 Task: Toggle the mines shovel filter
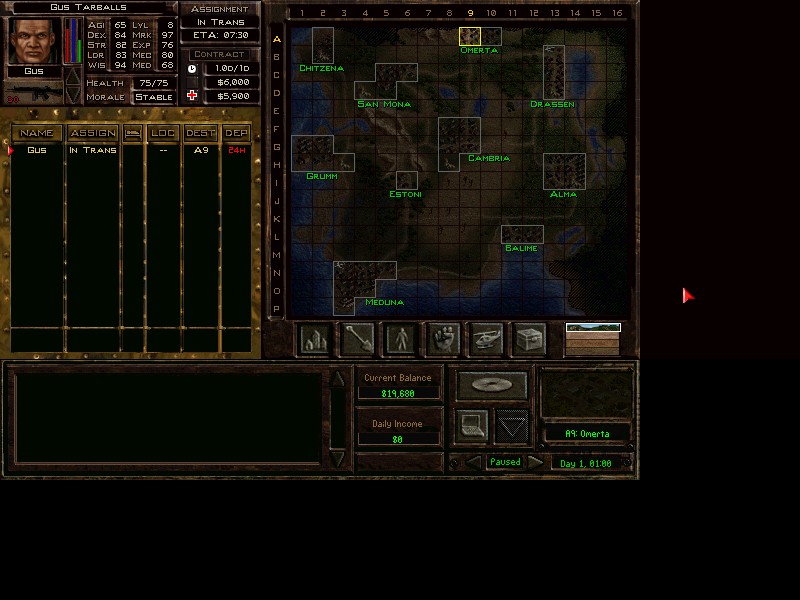click(x=358, y=340)
